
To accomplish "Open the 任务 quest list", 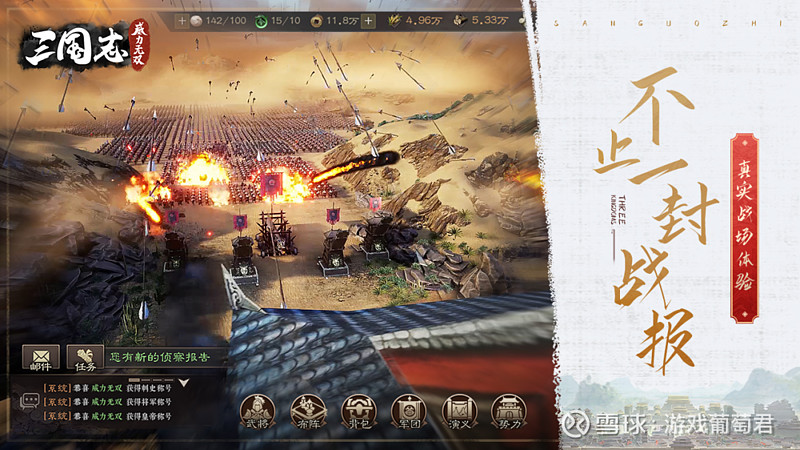I will [85, 359].
